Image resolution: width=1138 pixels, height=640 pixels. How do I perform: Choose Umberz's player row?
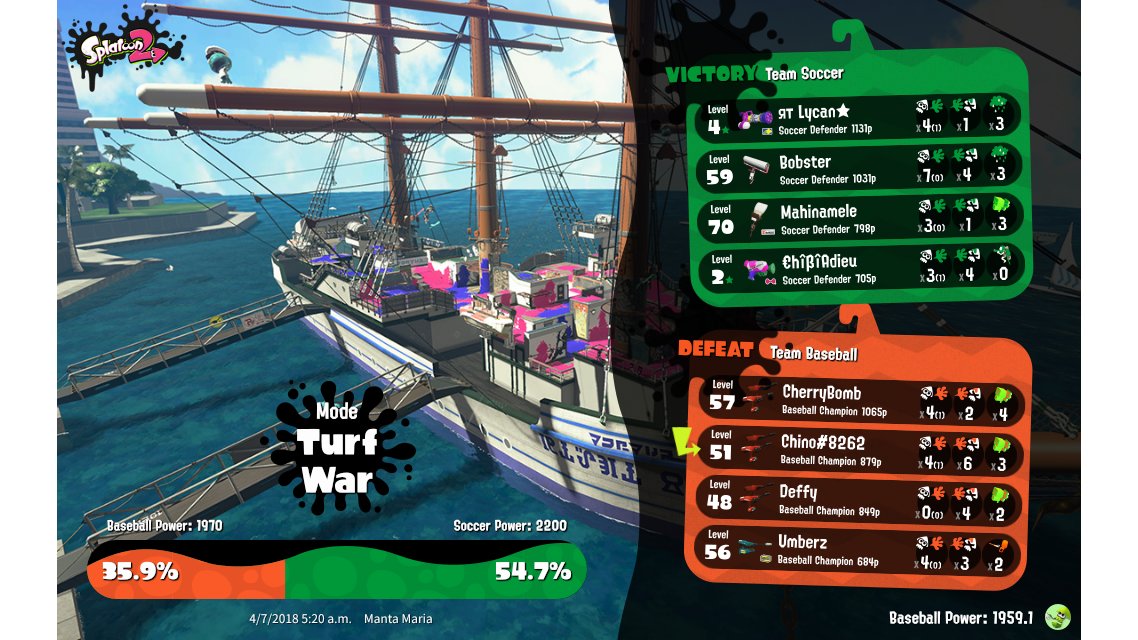(x=860, y=549)
